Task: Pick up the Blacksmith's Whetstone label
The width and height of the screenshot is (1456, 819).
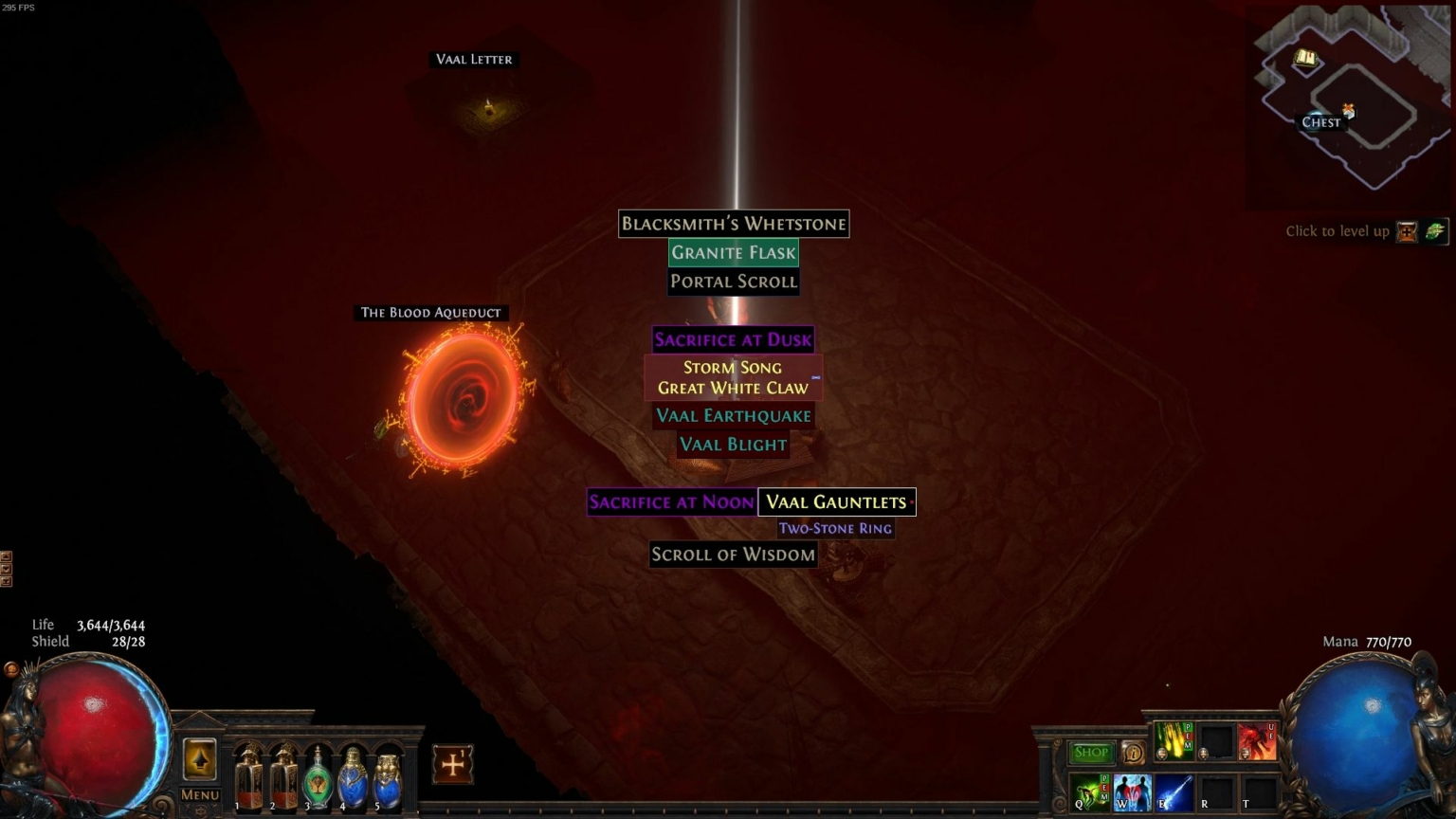Action: point(733,224)
